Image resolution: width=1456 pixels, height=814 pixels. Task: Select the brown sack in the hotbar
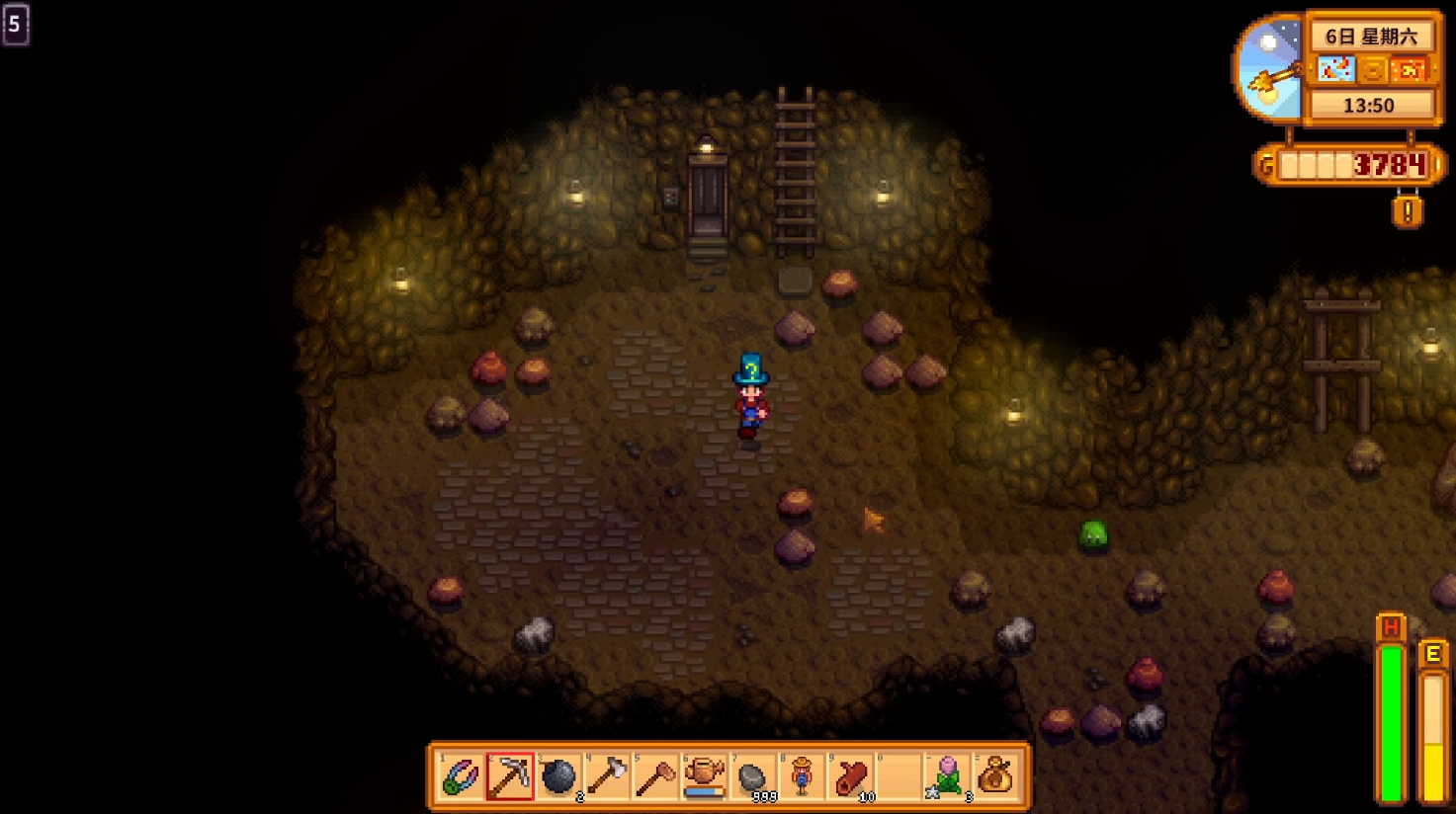996,776
